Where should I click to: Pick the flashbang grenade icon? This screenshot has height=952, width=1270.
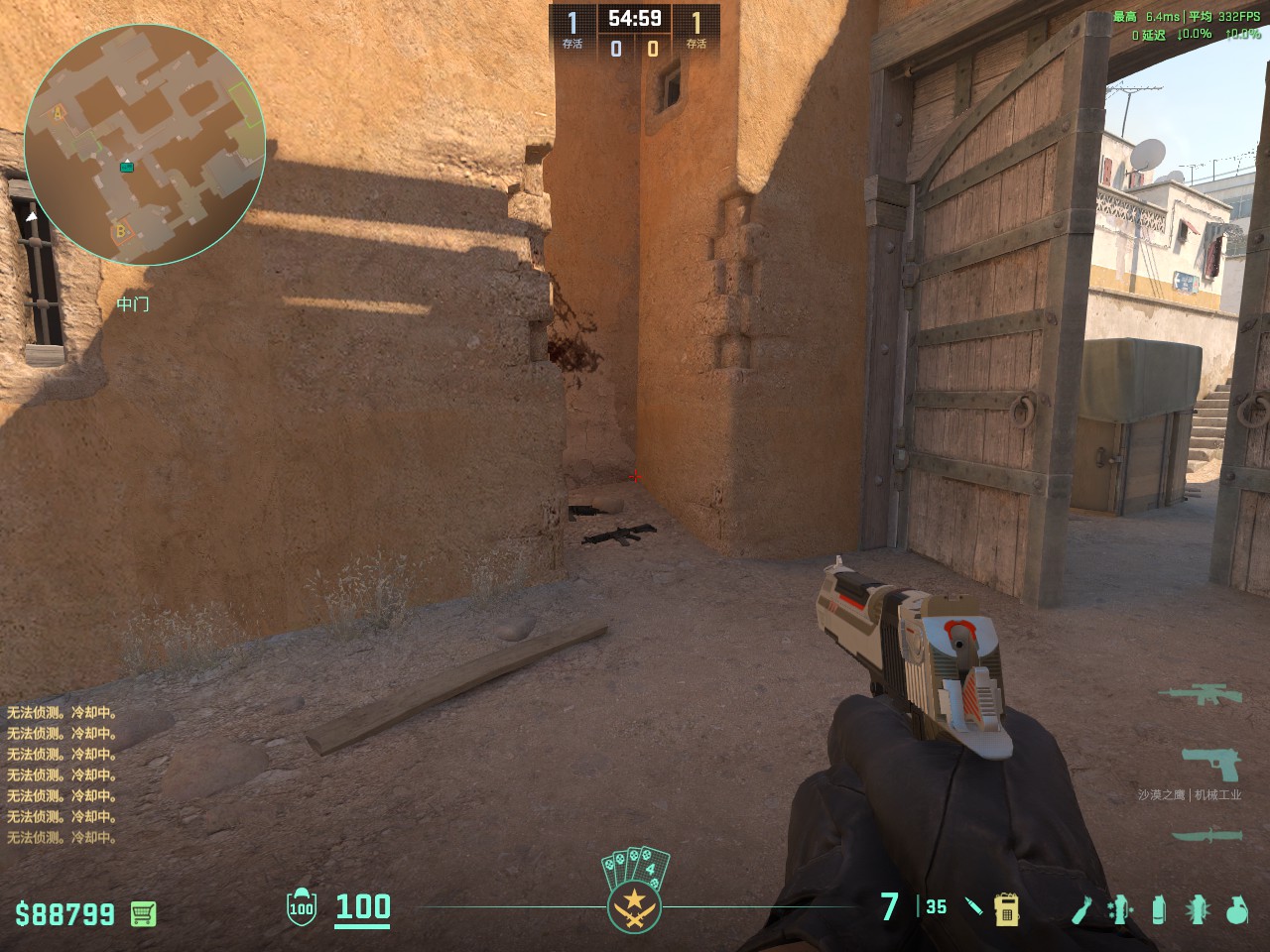tap(1198, 908)
